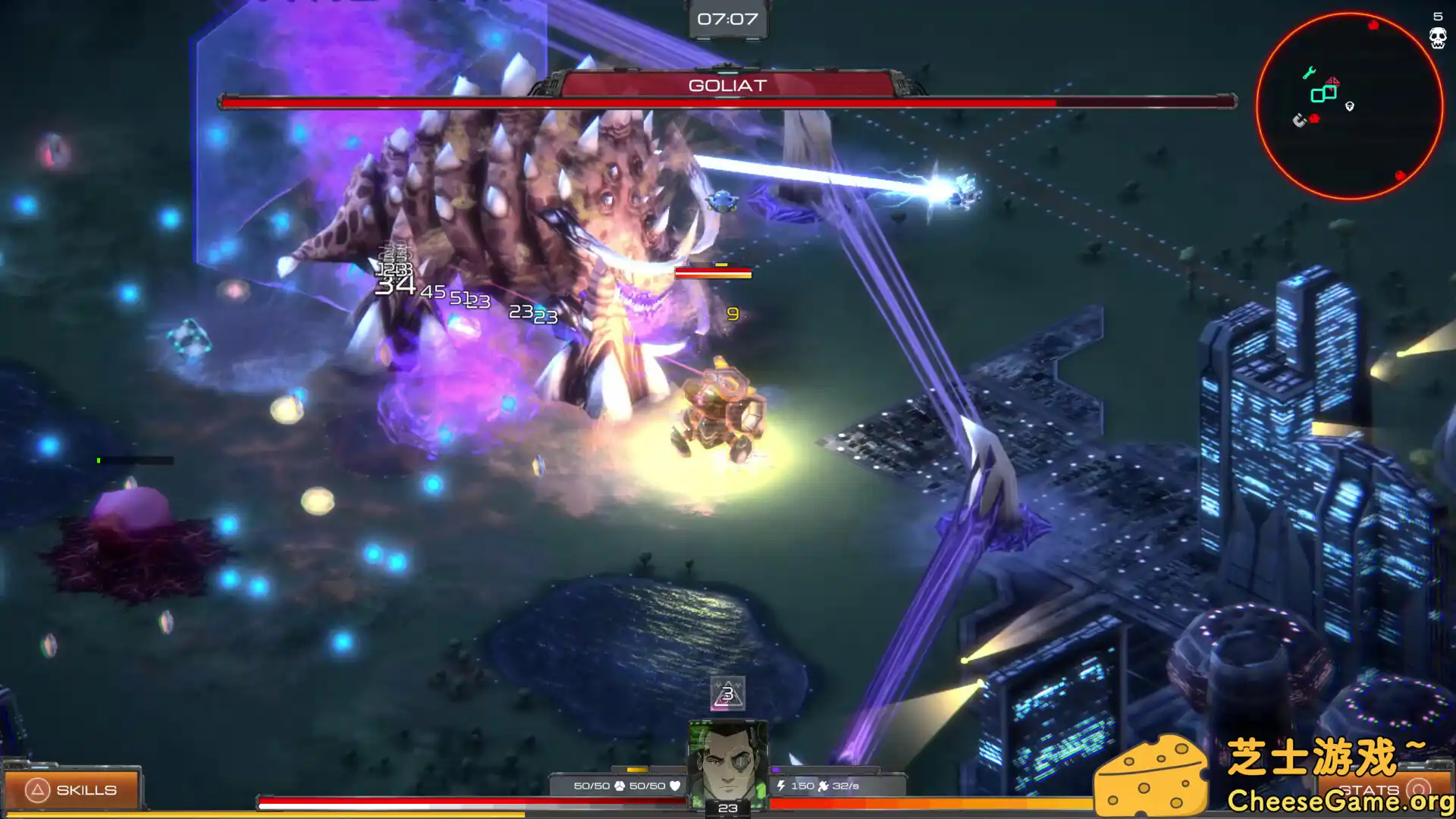Screen dimensions: 1456x819
Task: Click the circular red minimap
Action: 1349,106
